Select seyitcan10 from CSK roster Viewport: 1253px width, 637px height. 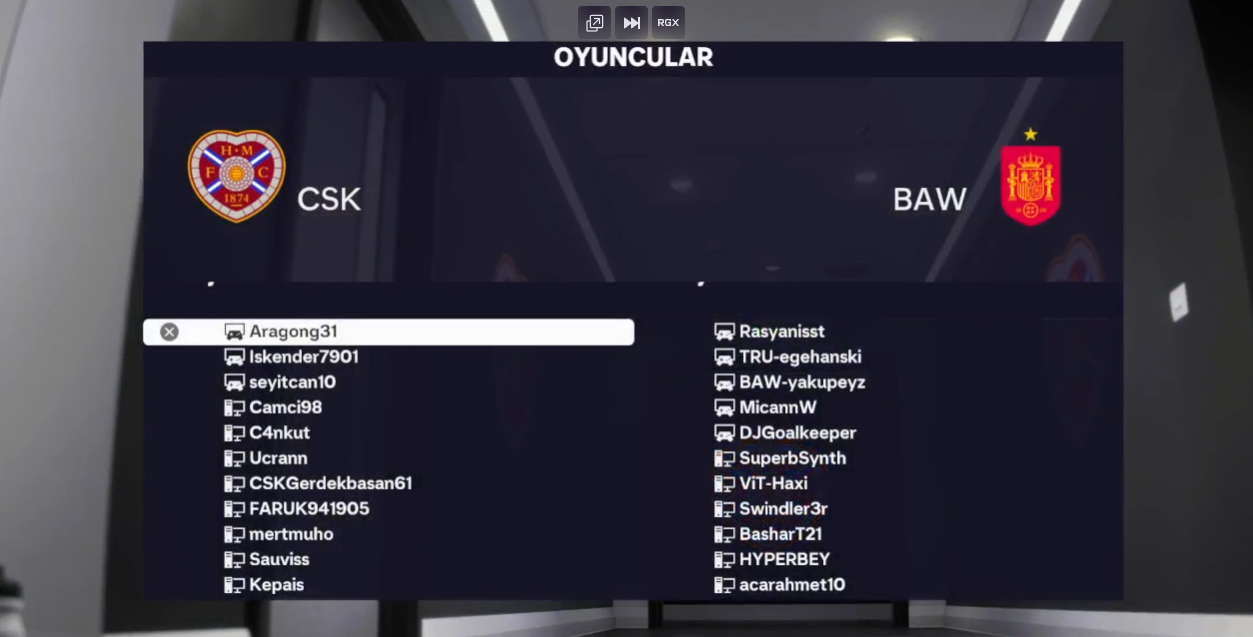pos(292,382)
